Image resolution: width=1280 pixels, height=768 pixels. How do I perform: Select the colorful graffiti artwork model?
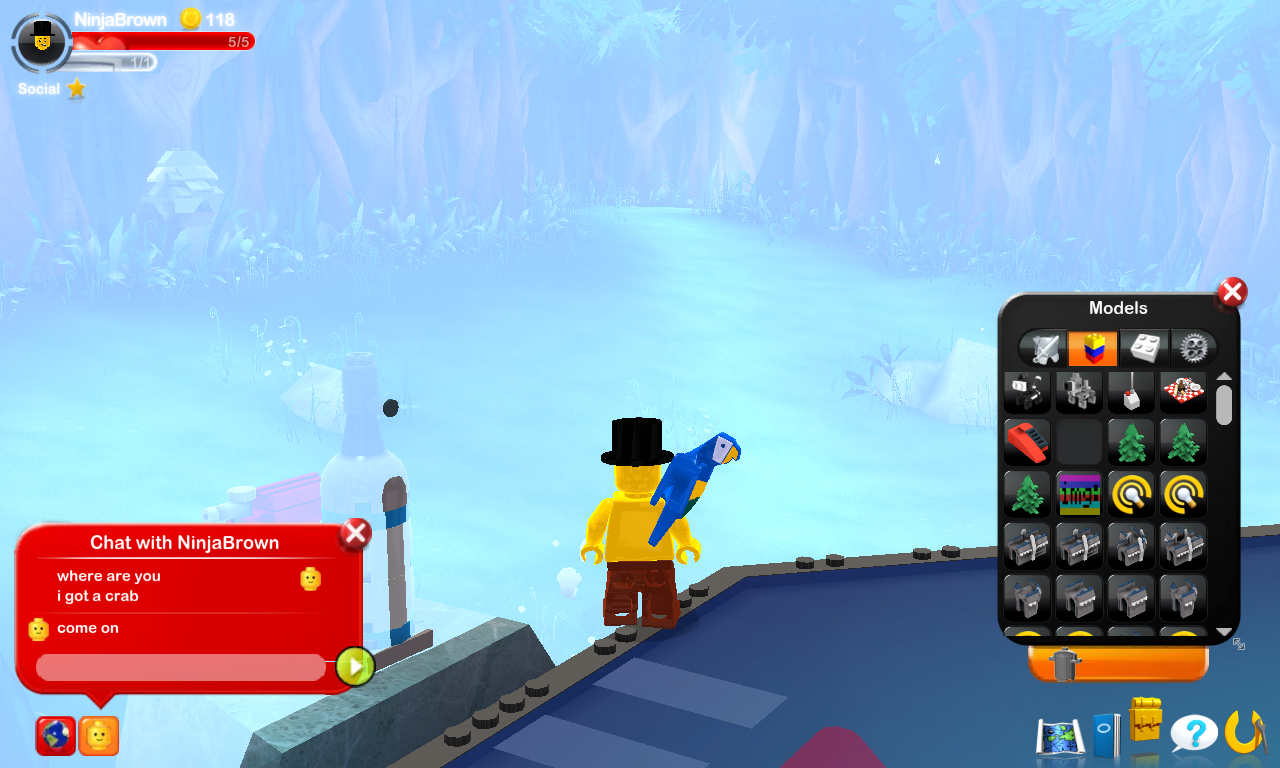click(1079, 493)
